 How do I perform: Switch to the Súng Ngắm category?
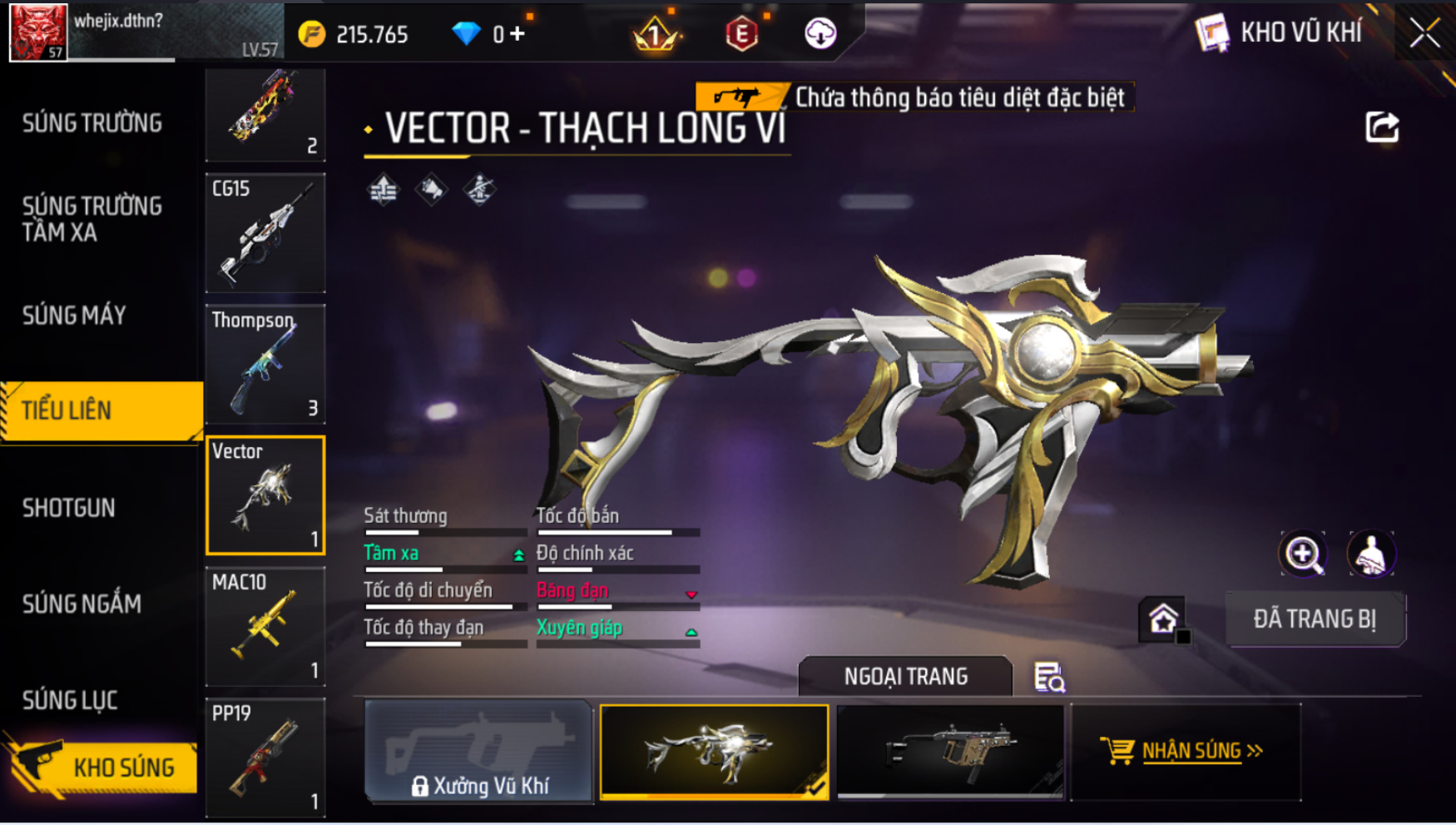[82, 604]
